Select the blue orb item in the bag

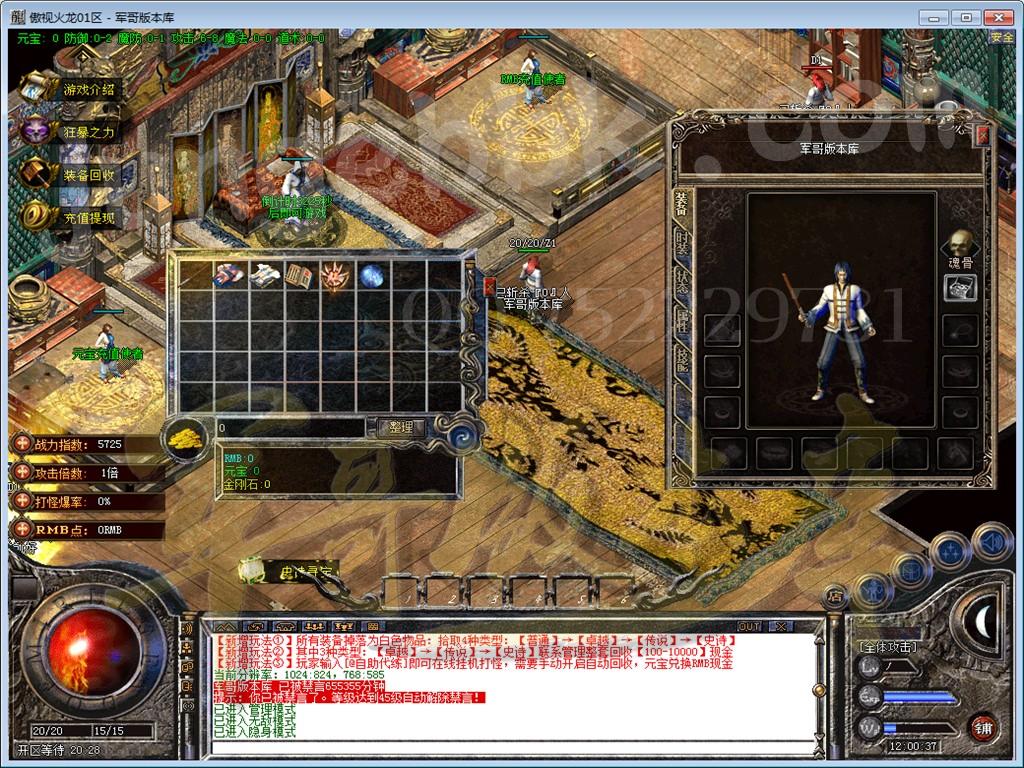tap(372, 275)
